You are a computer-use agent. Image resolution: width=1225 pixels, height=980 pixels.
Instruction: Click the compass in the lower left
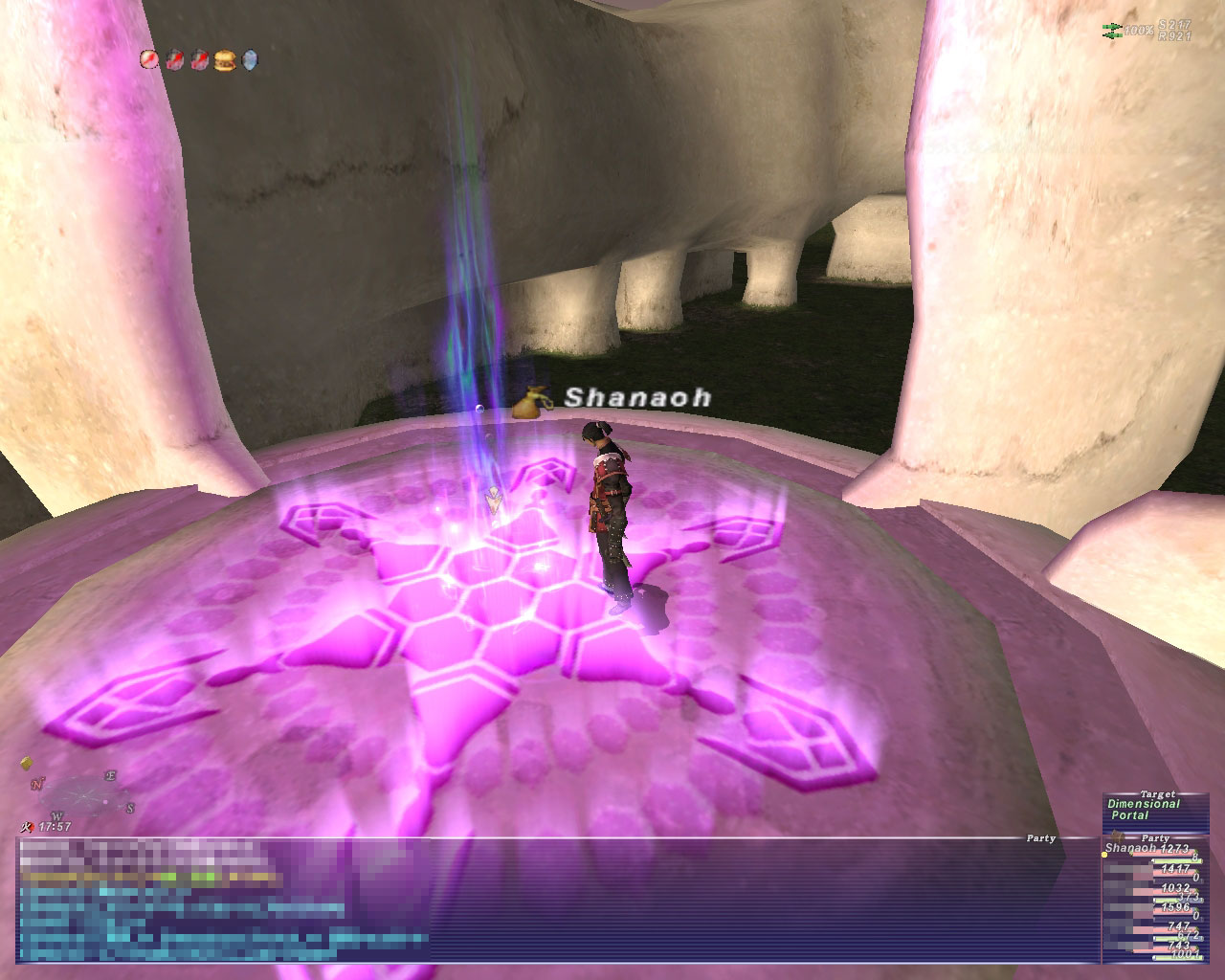(77, 793)
